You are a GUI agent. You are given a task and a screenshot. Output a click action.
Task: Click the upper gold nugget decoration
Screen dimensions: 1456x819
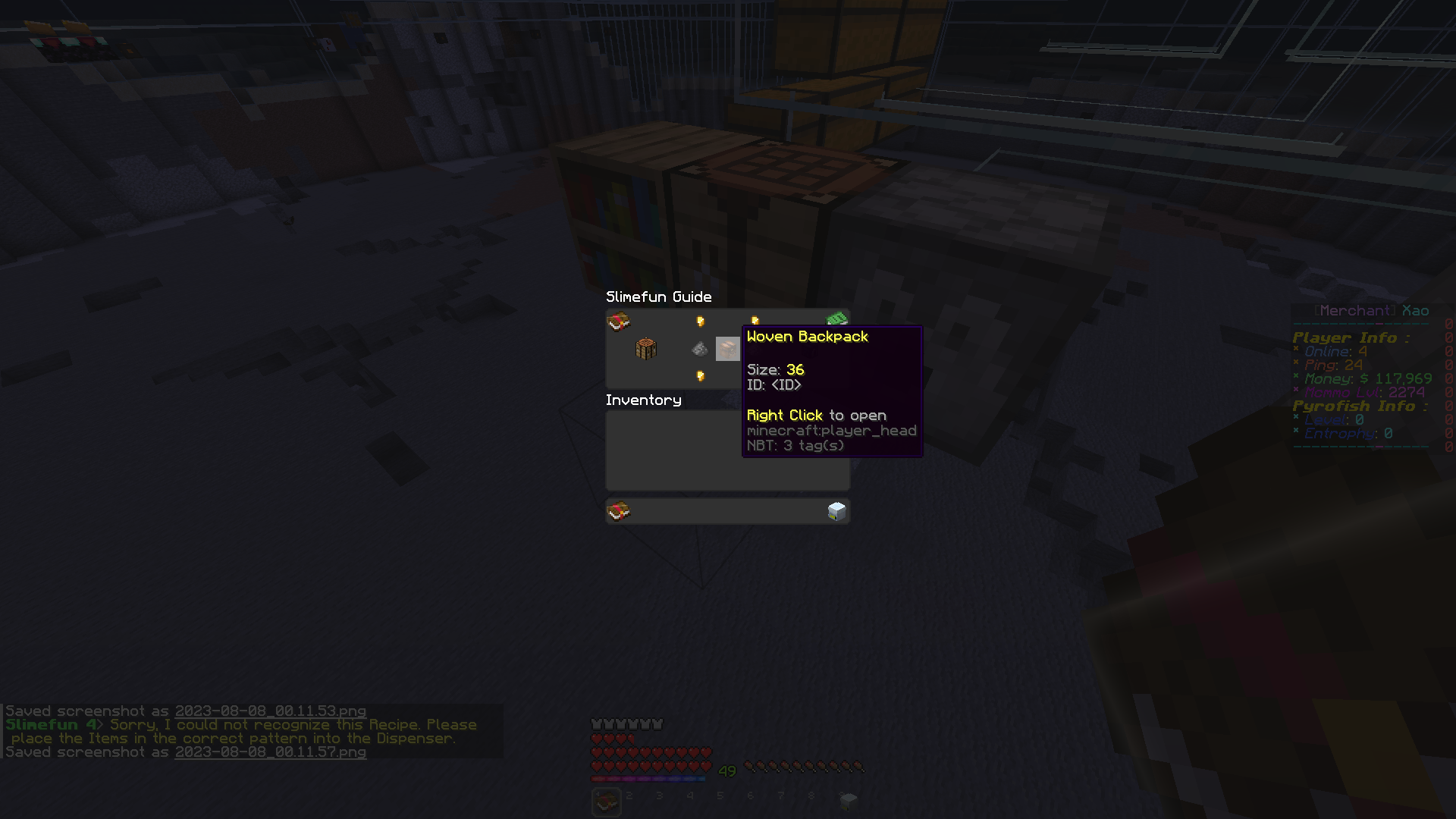point(699,320)
